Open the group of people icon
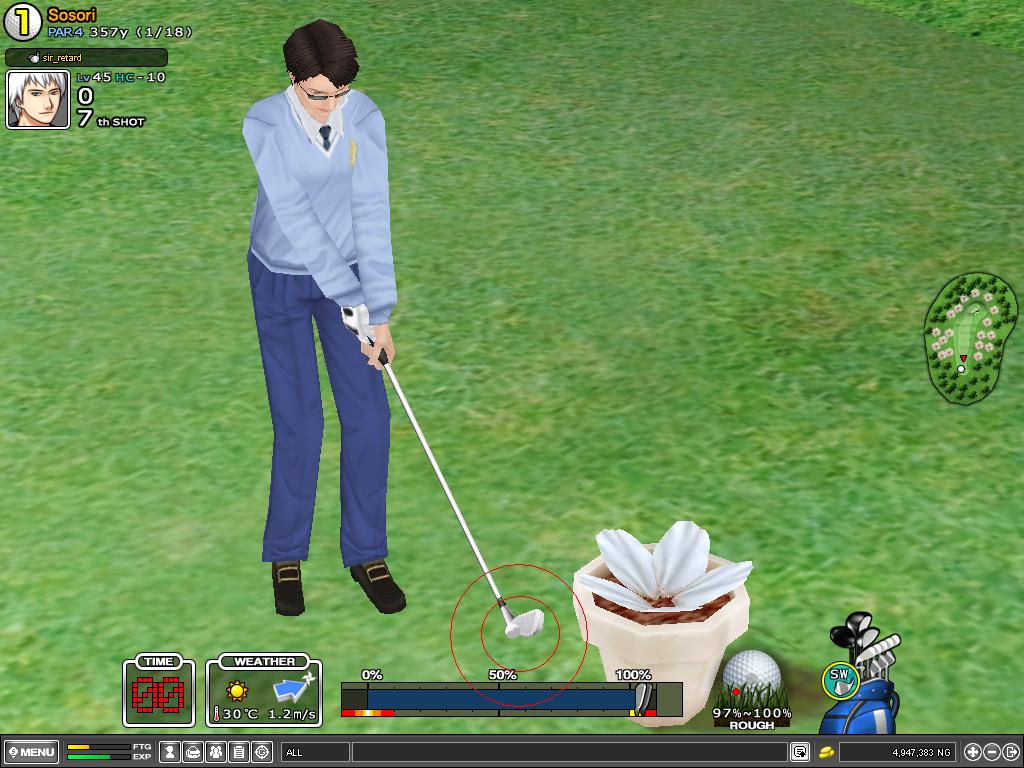 pos(215,752)
